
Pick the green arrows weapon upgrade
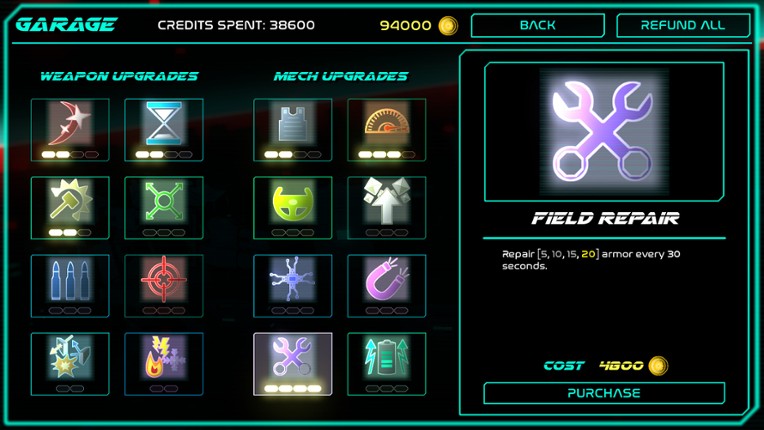coord(163,206)
